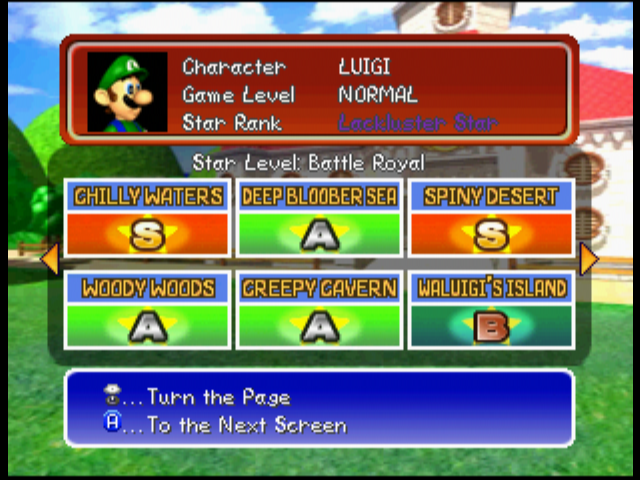Open the Creepy Cavern tile
Image resolution: width=640 pixels, height=480 pixels.
point(319,311)
